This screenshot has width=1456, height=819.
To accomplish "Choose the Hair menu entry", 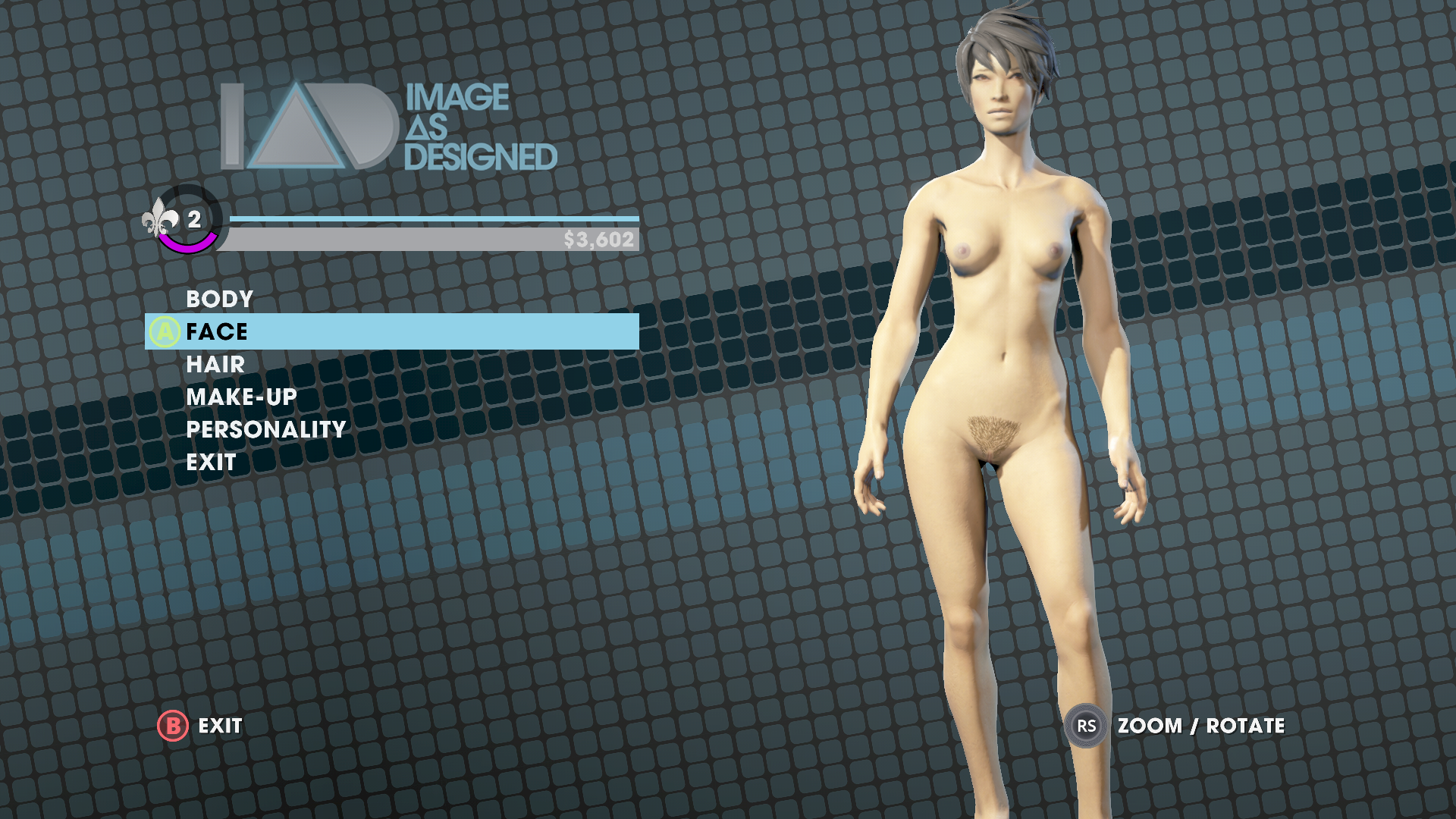I will [215, 364].
